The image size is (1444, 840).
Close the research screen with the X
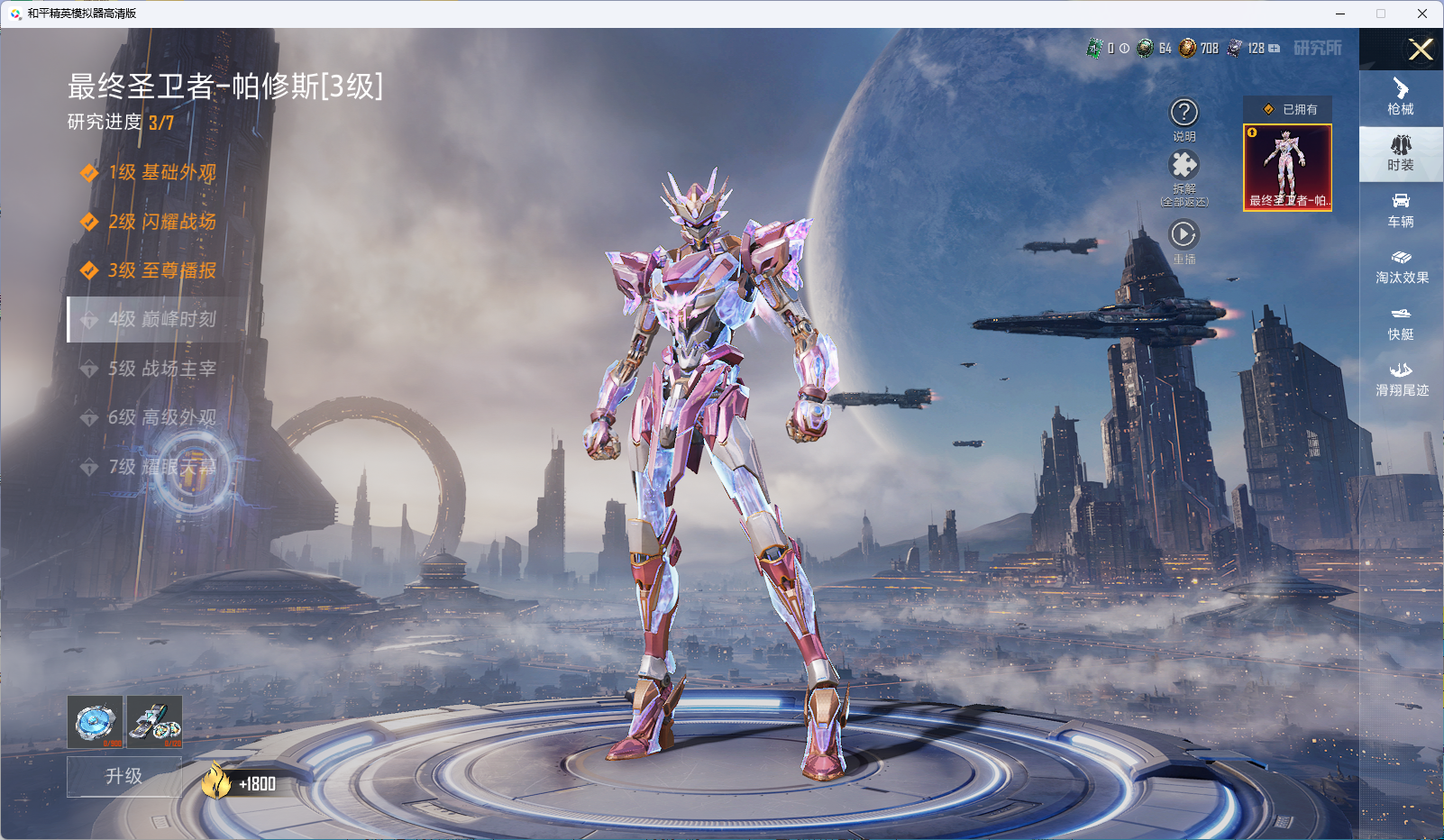click(x=1421, y=50)
